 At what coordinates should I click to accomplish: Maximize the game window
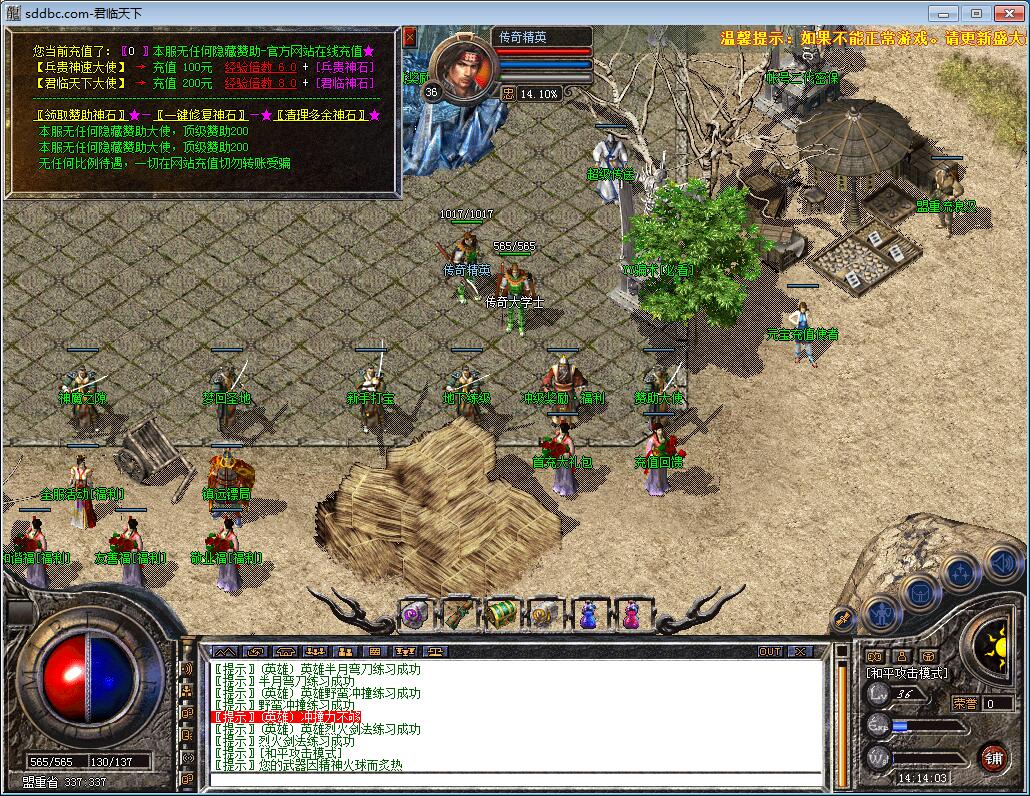[976, 13]
